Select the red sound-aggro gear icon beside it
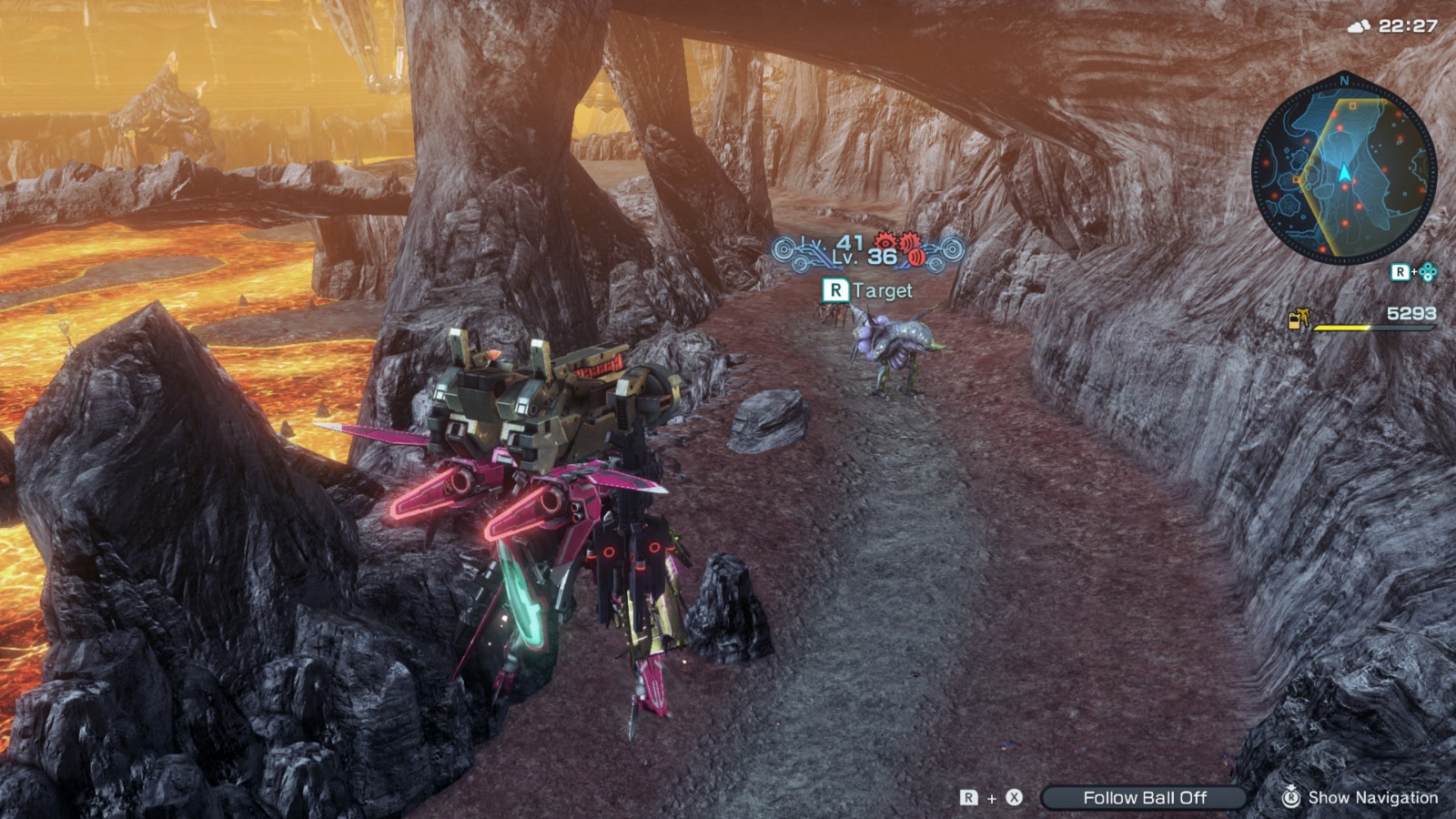The image size is (1456, 819). coord(908,241)
